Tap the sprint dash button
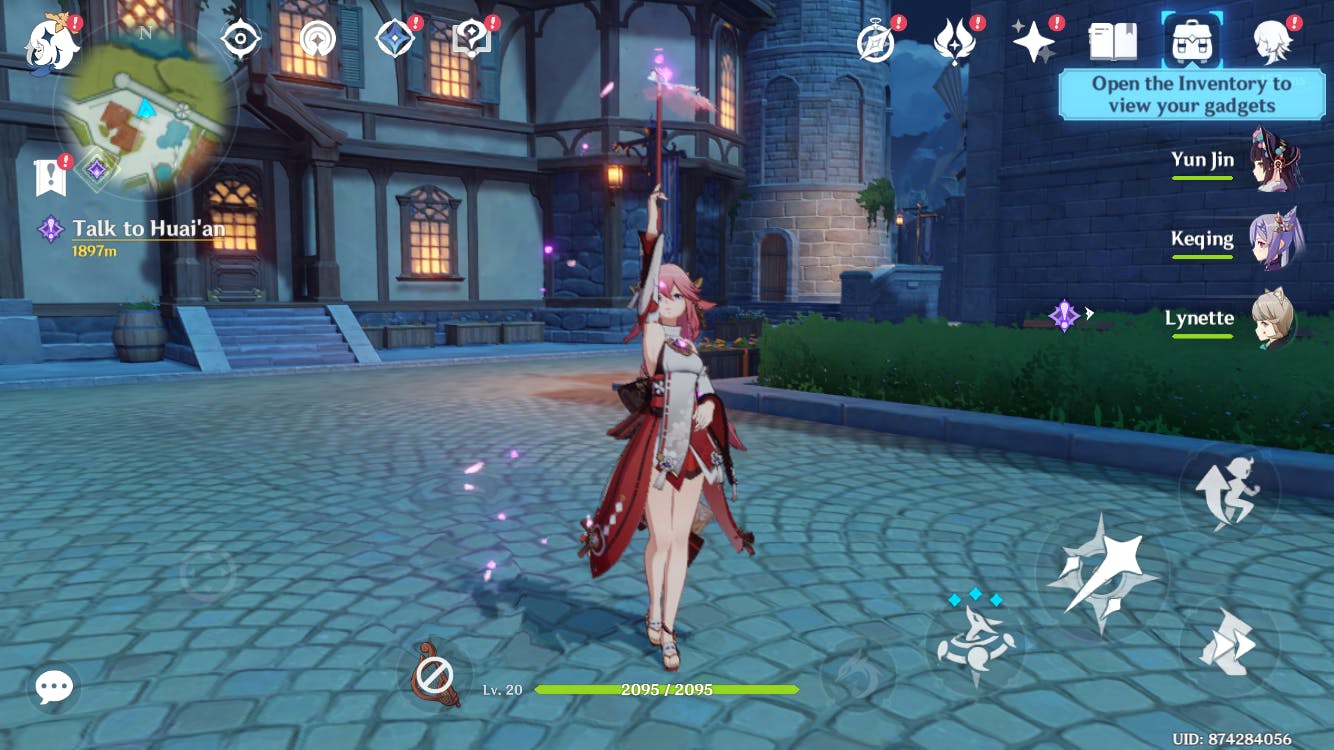This screenshot has height=750, width=1334. (1229, 646)
